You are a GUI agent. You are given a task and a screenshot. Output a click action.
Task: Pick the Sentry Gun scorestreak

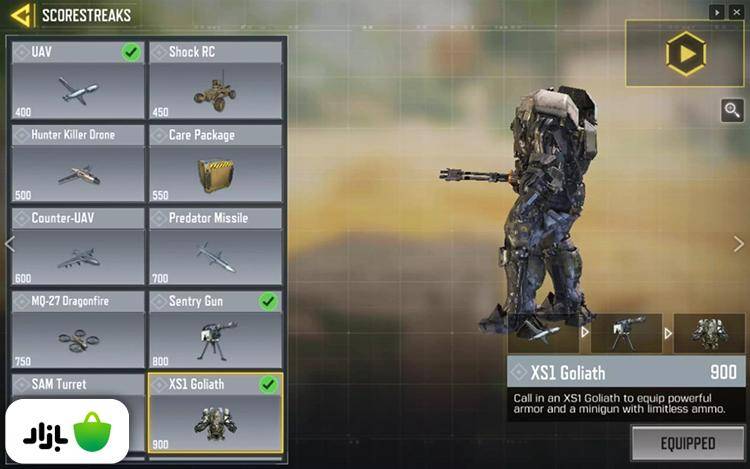[216, 329]
